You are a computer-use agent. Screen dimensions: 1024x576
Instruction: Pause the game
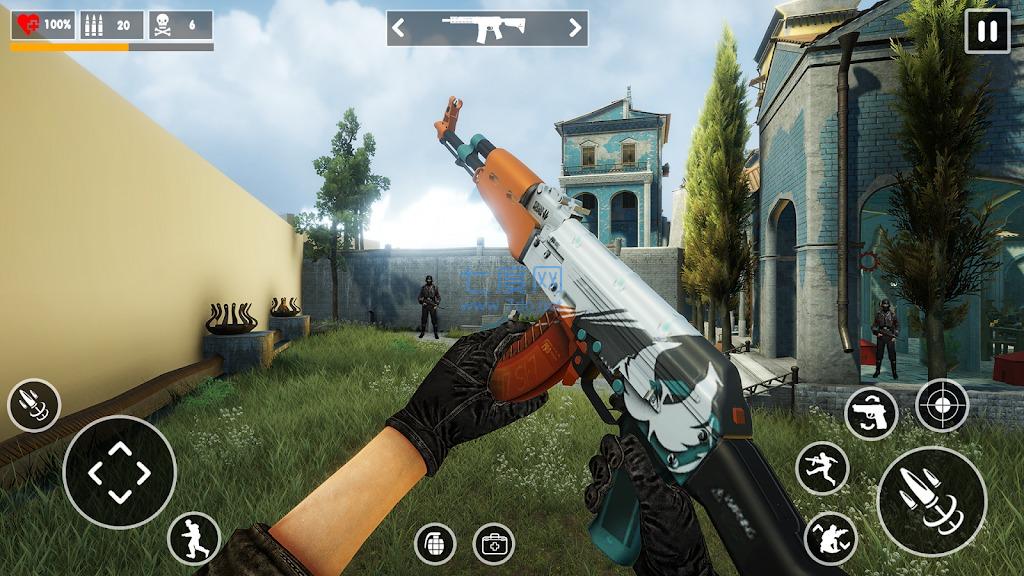987,31
